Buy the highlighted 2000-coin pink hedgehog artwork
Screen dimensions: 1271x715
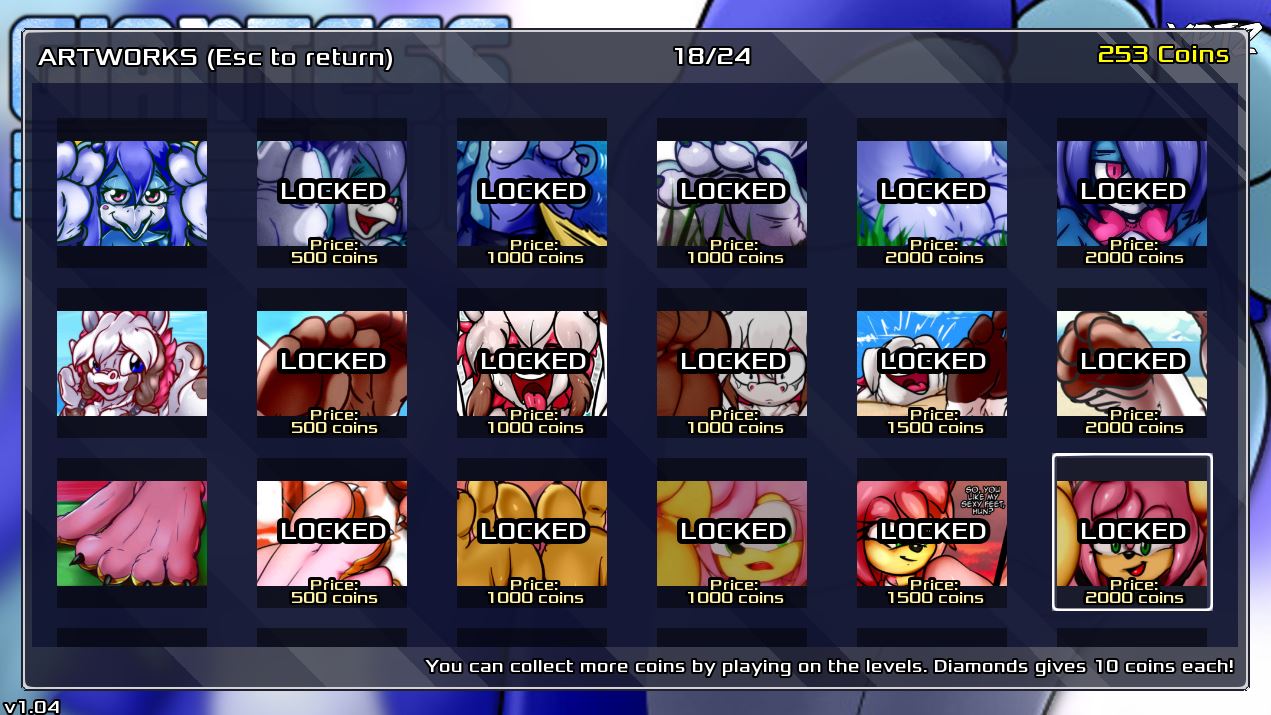click(1132, 533)
